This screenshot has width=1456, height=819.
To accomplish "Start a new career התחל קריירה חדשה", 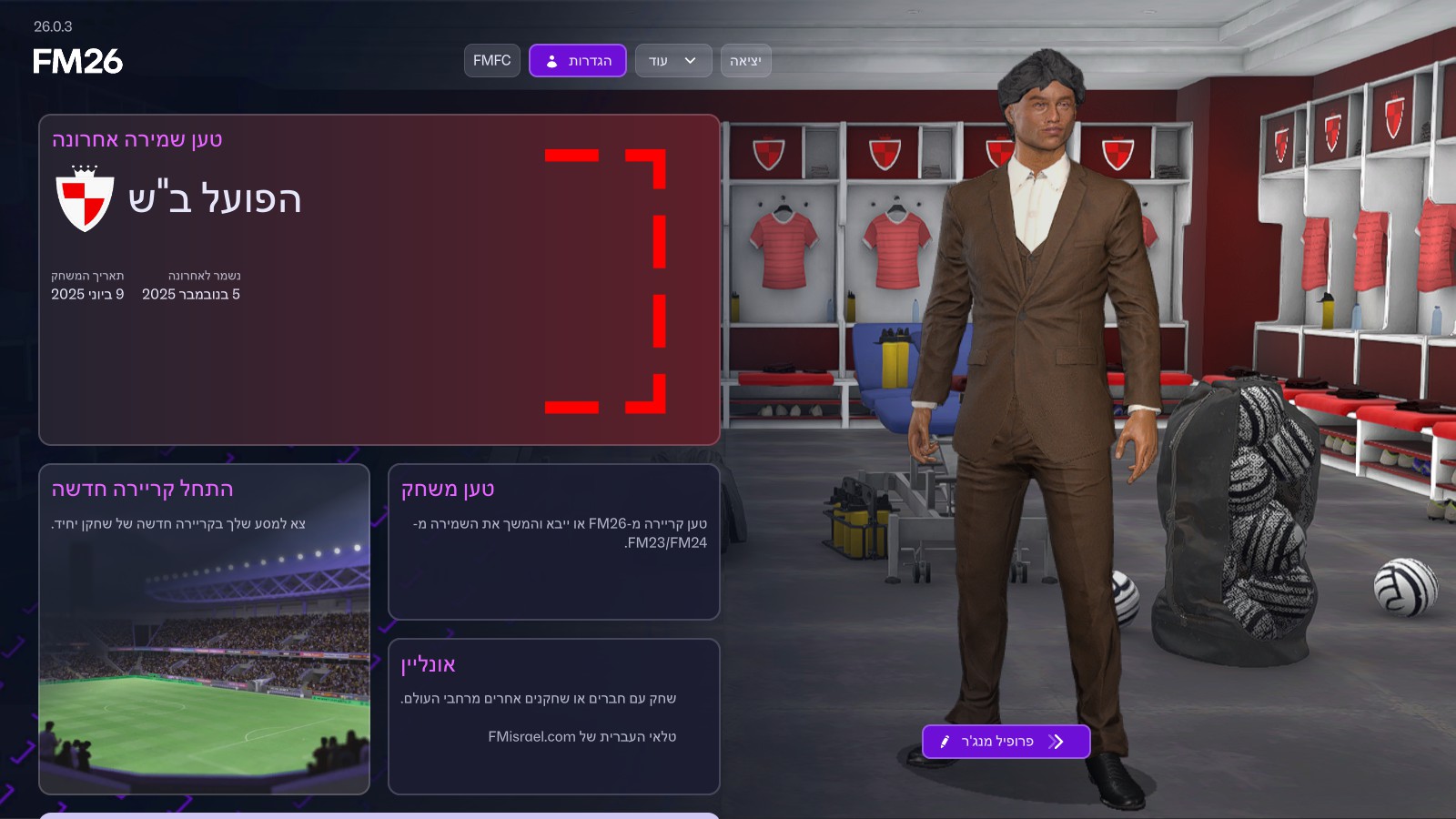I will point(204,629).
